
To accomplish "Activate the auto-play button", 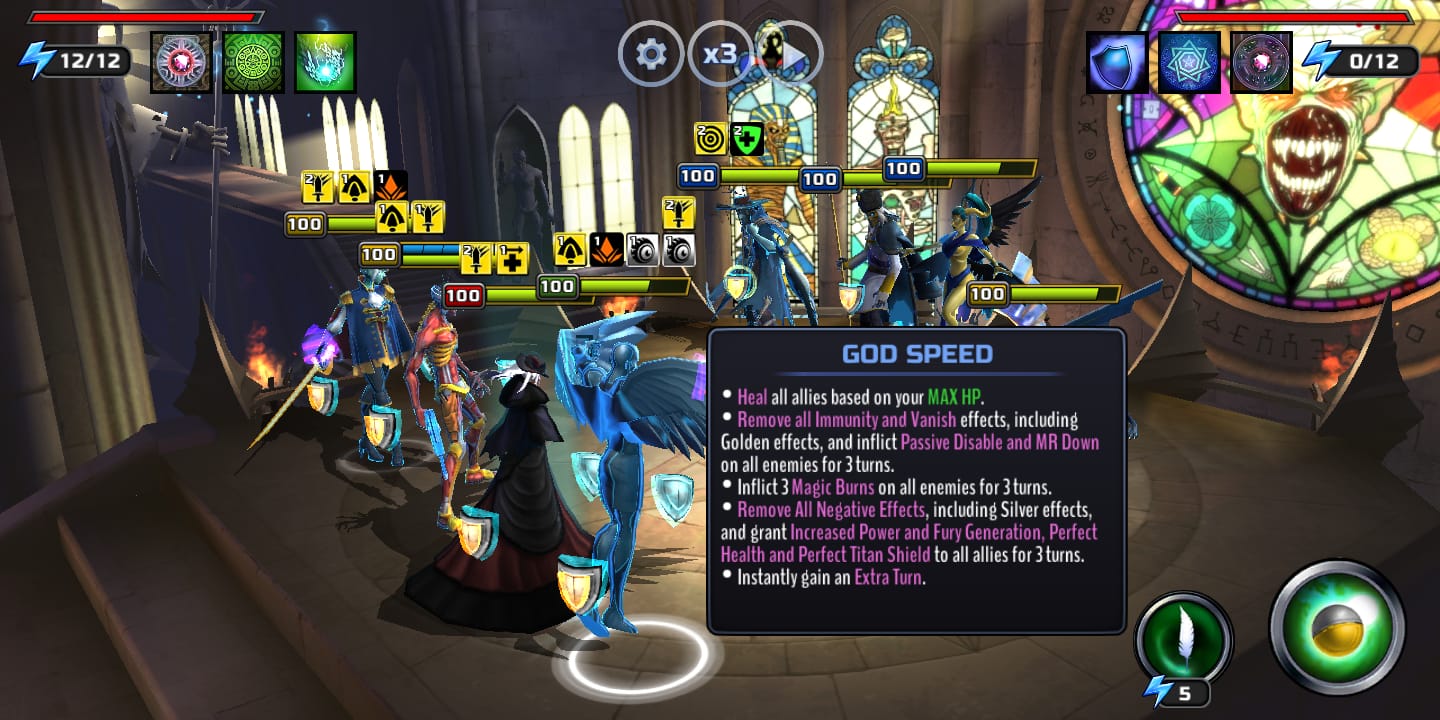I will click(789, 55).
